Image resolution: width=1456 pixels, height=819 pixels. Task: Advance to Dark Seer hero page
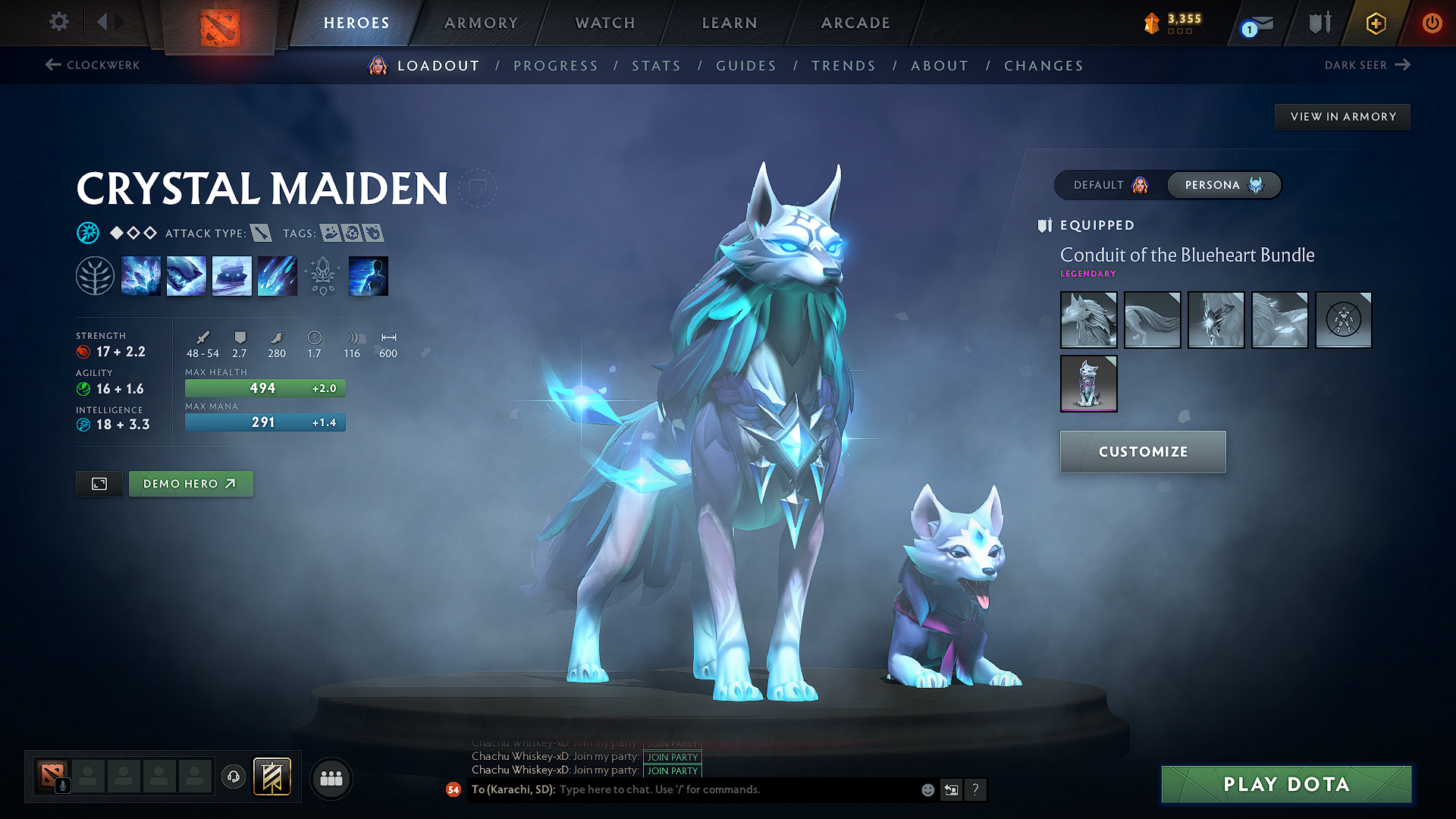coord(1369,65)
